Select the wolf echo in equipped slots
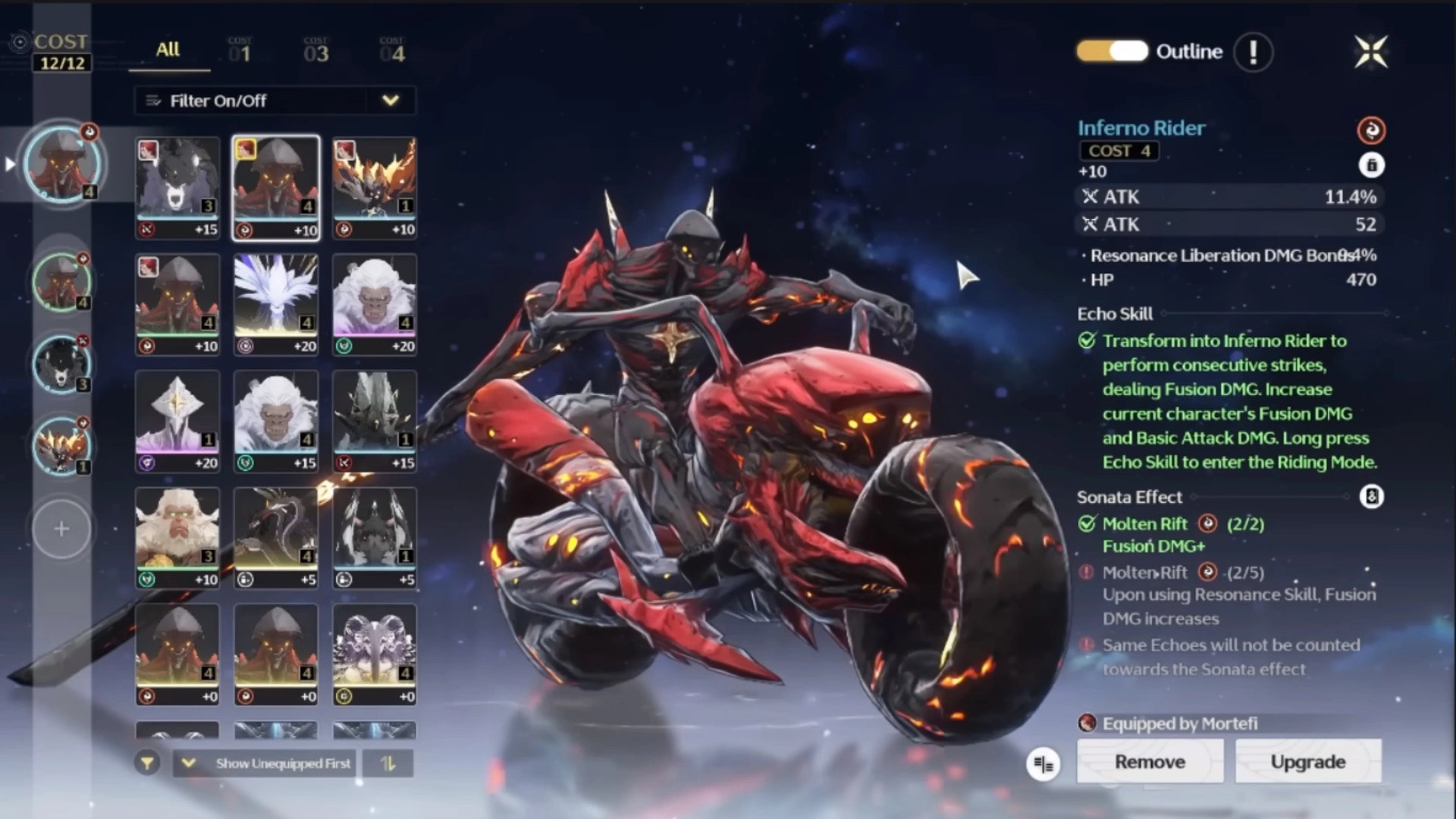Image resolution: width=1456 pixels, height=819 pixels. pos(61,364)
